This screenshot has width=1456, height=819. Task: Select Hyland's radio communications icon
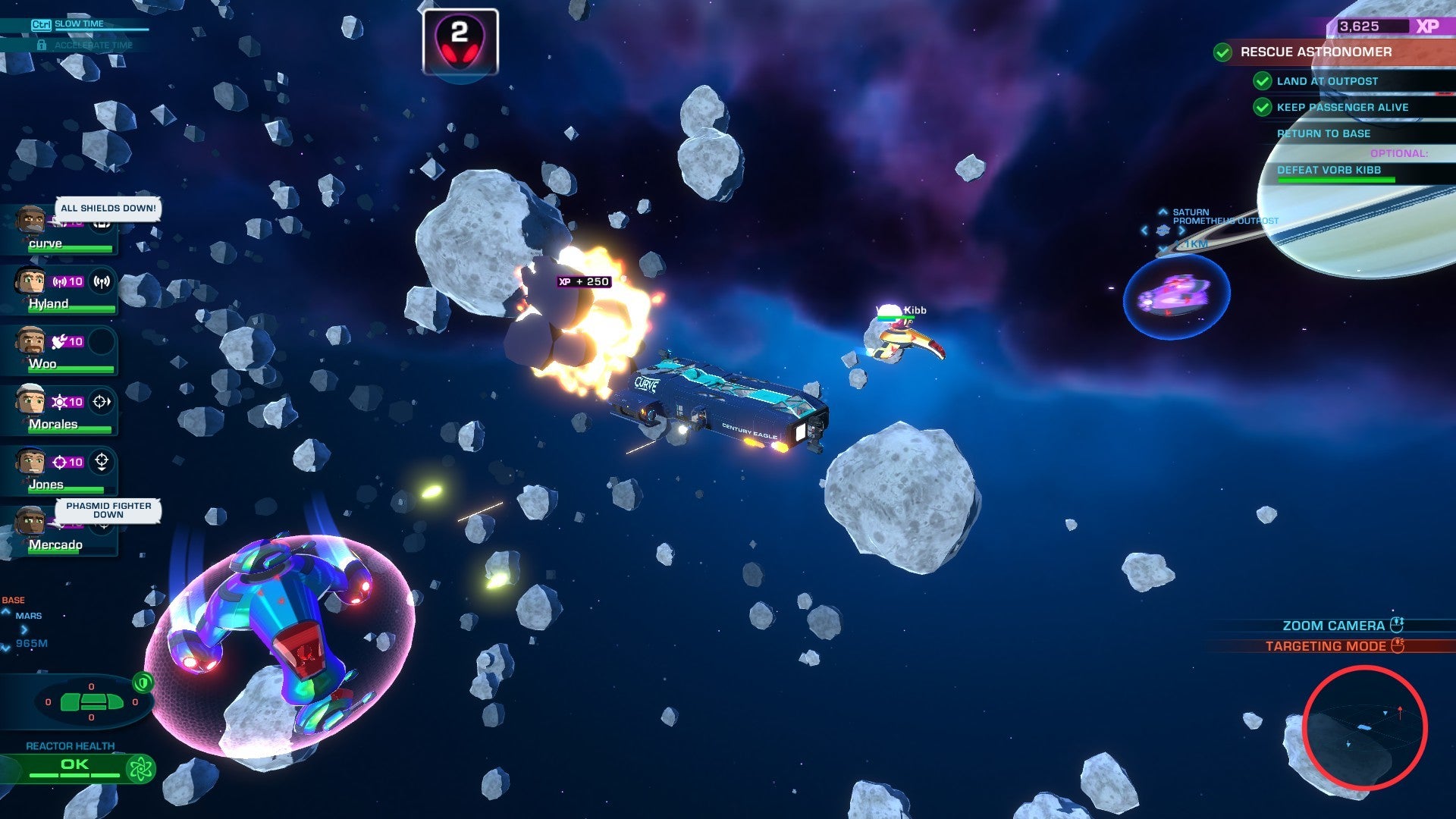coord(101,282)
